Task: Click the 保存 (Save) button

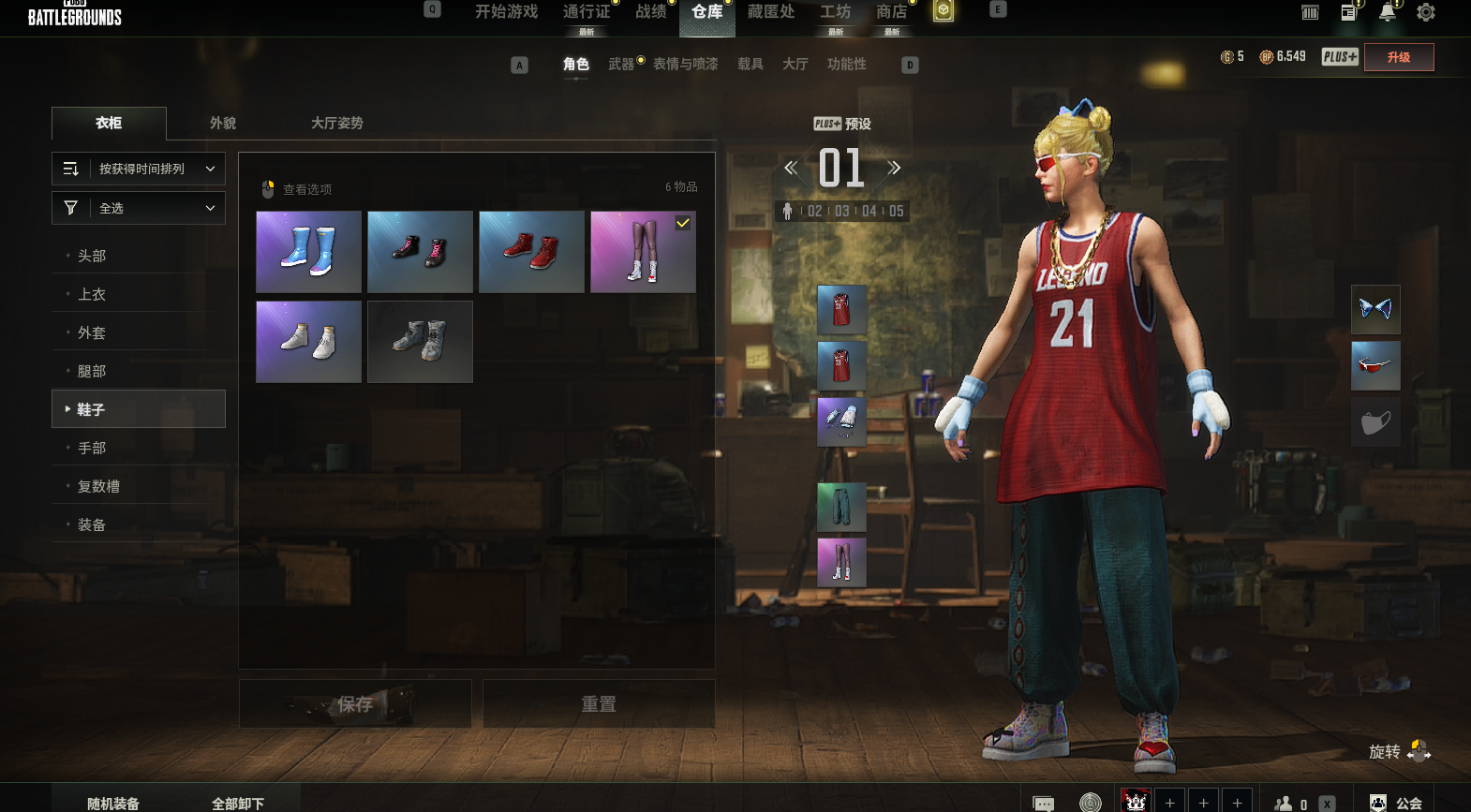Action: (x=355, y=703)
